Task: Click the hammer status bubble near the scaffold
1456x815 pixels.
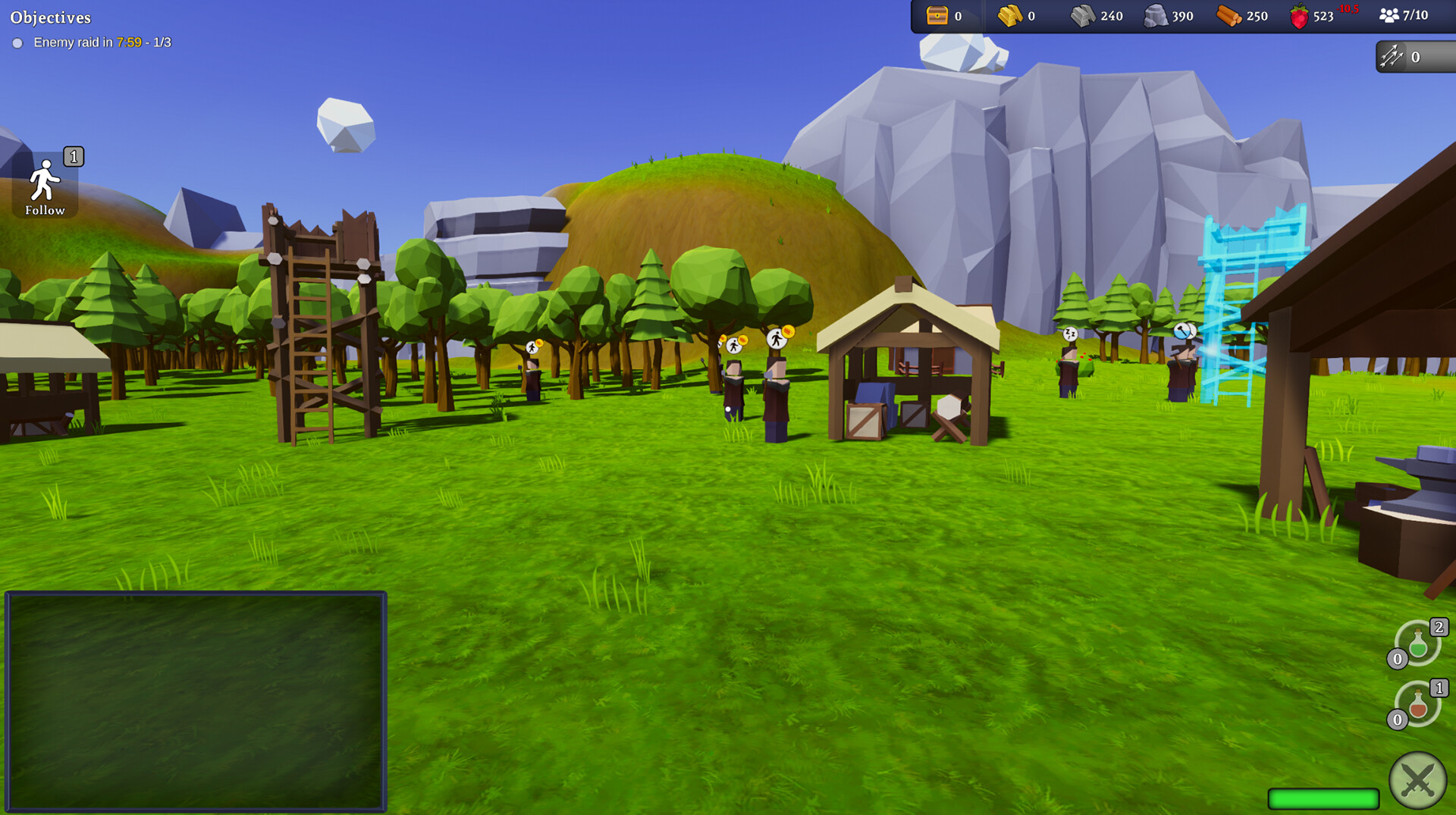Action: point(1183,331)
